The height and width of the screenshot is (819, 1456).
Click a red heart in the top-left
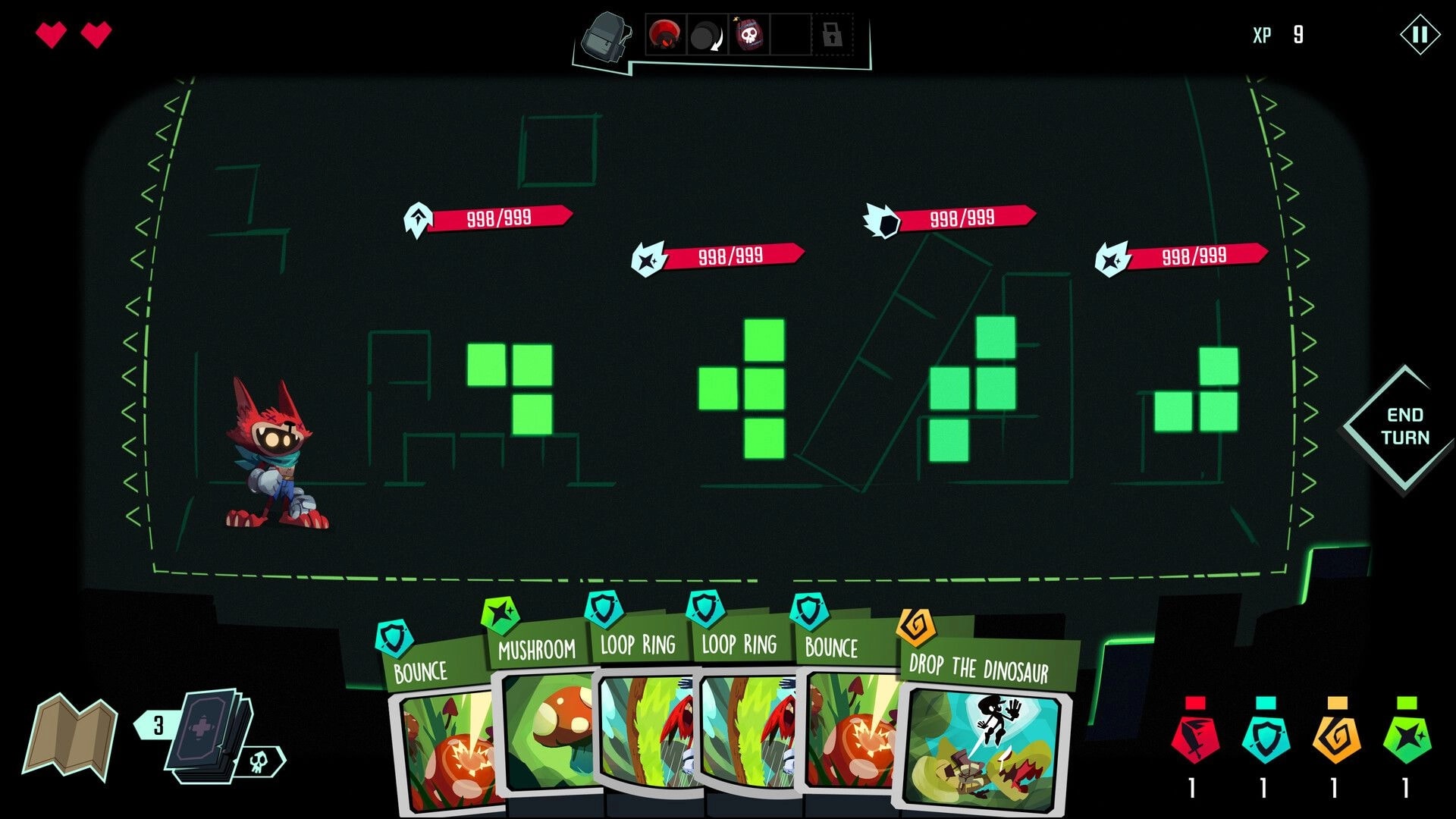(52, 34)
